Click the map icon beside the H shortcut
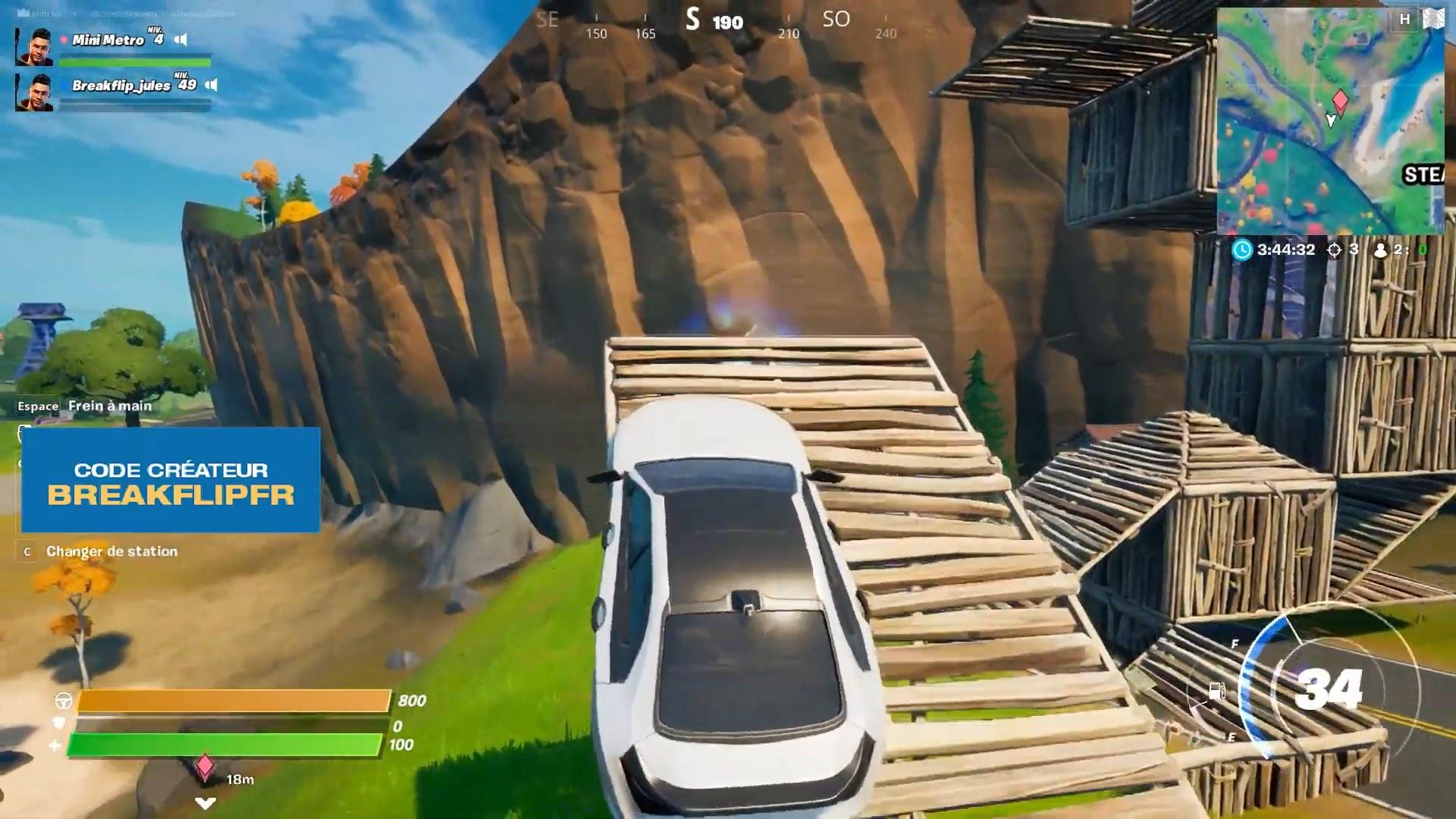 pos(1434,17)
